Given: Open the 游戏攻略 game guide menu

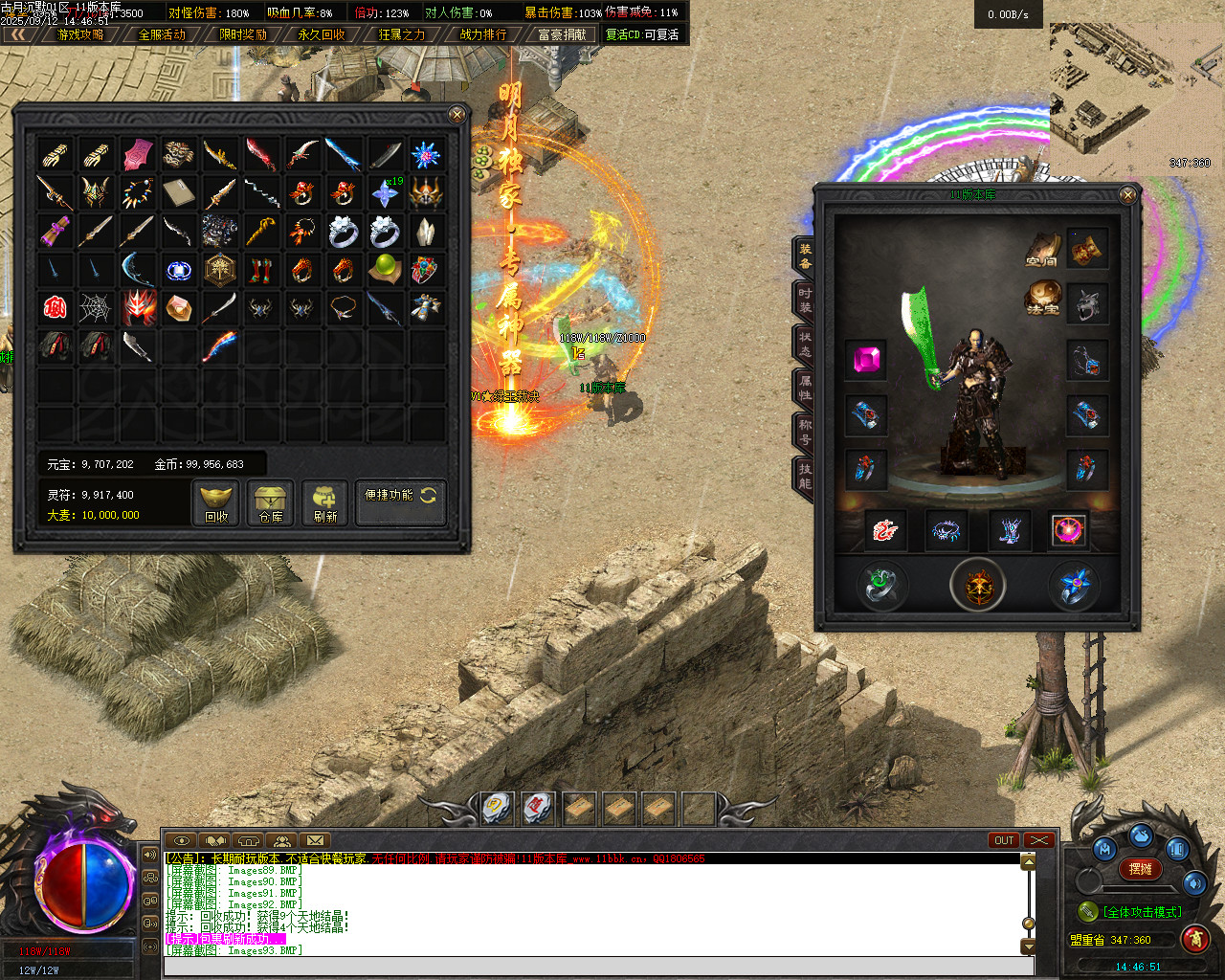Looking at the screenshot, I should coord(80,34).
